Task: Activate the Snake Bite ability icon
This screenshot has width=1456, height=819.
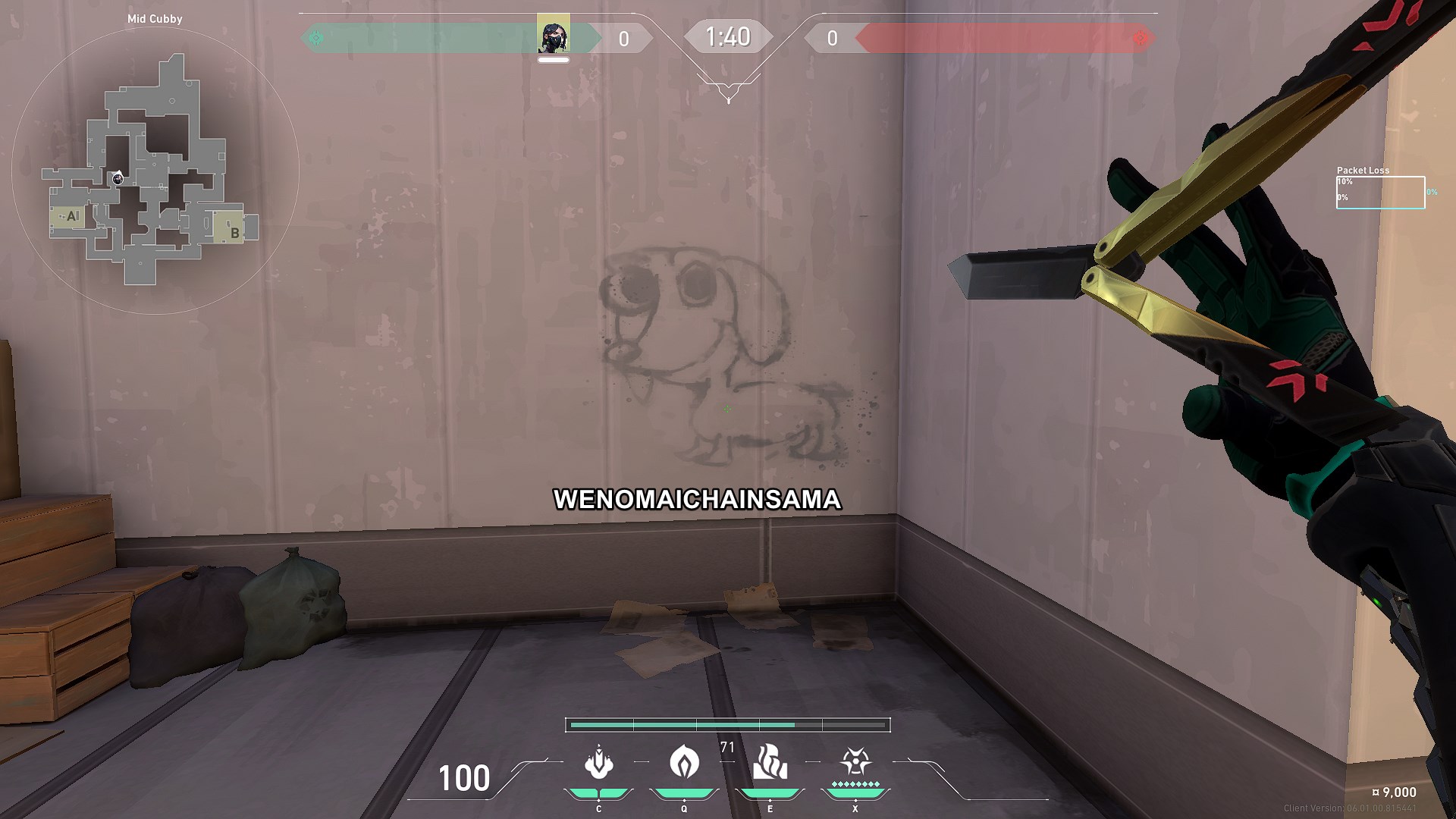Action: tap(598, 763)
